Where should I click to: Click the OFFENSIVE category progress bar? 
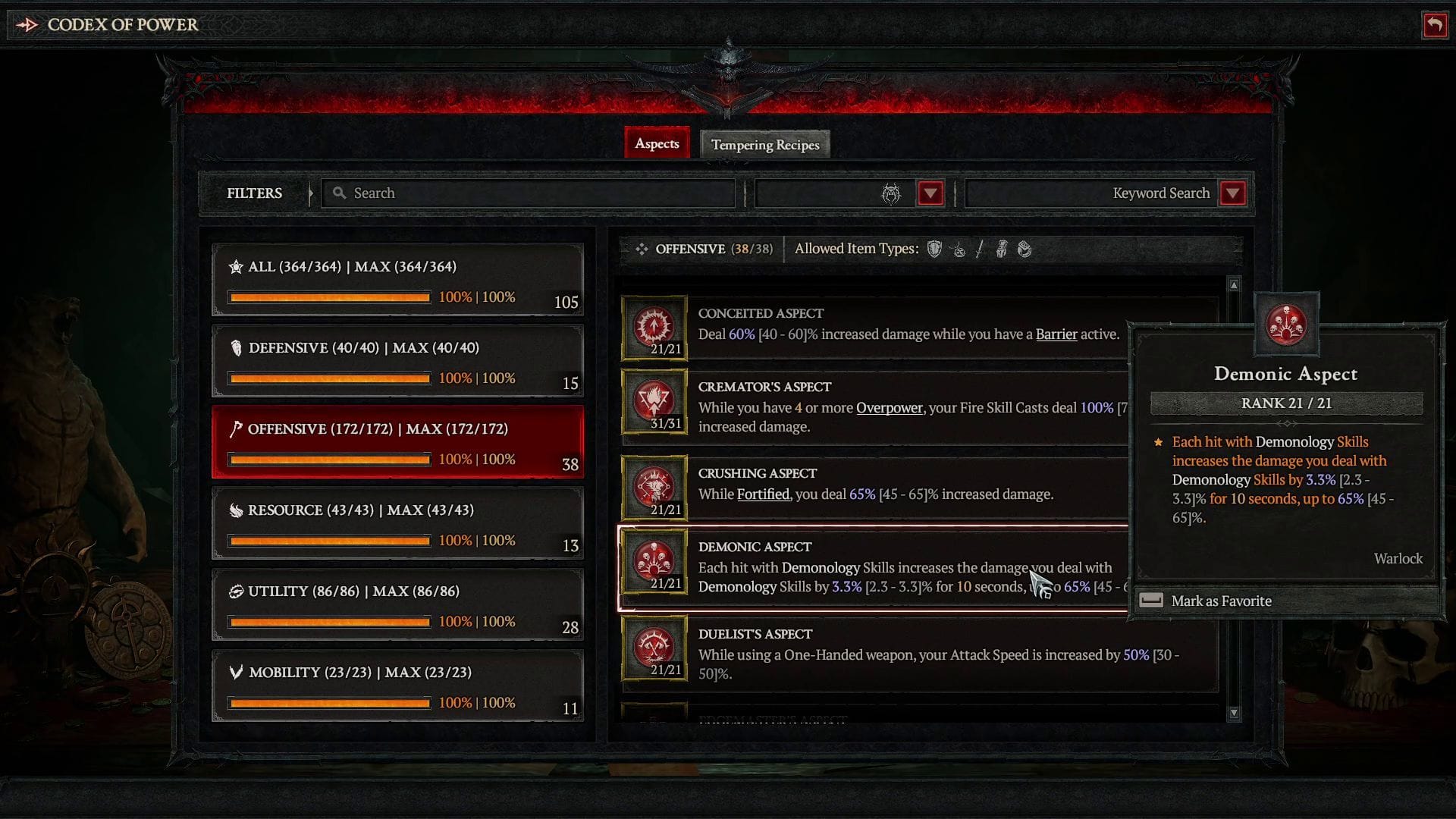[328, 459]
